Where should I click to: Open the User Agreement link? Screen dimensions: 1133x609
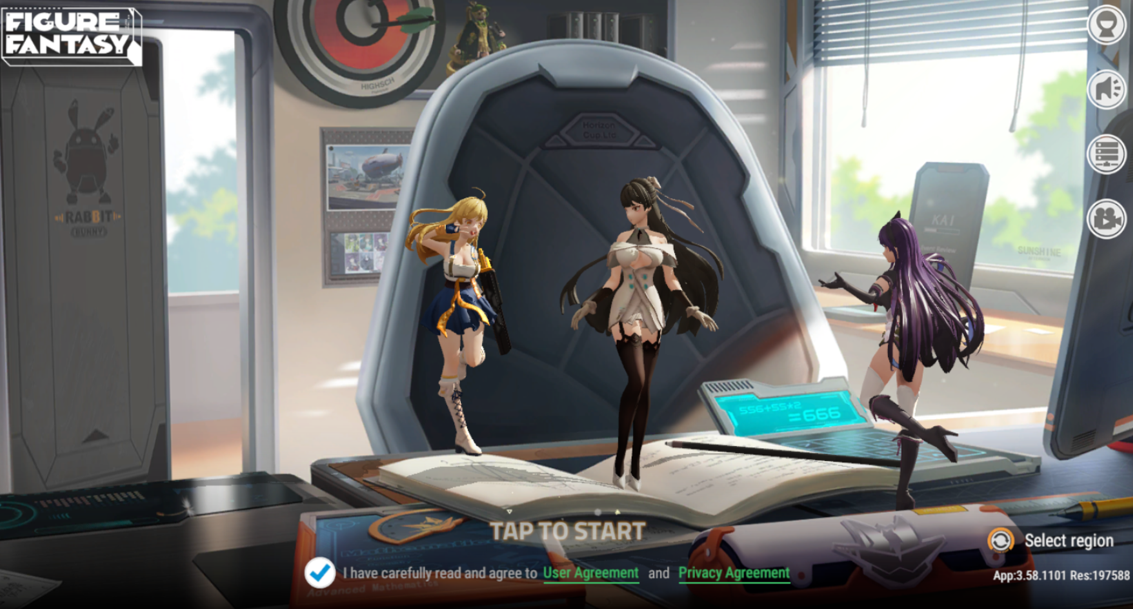[590, 573]
